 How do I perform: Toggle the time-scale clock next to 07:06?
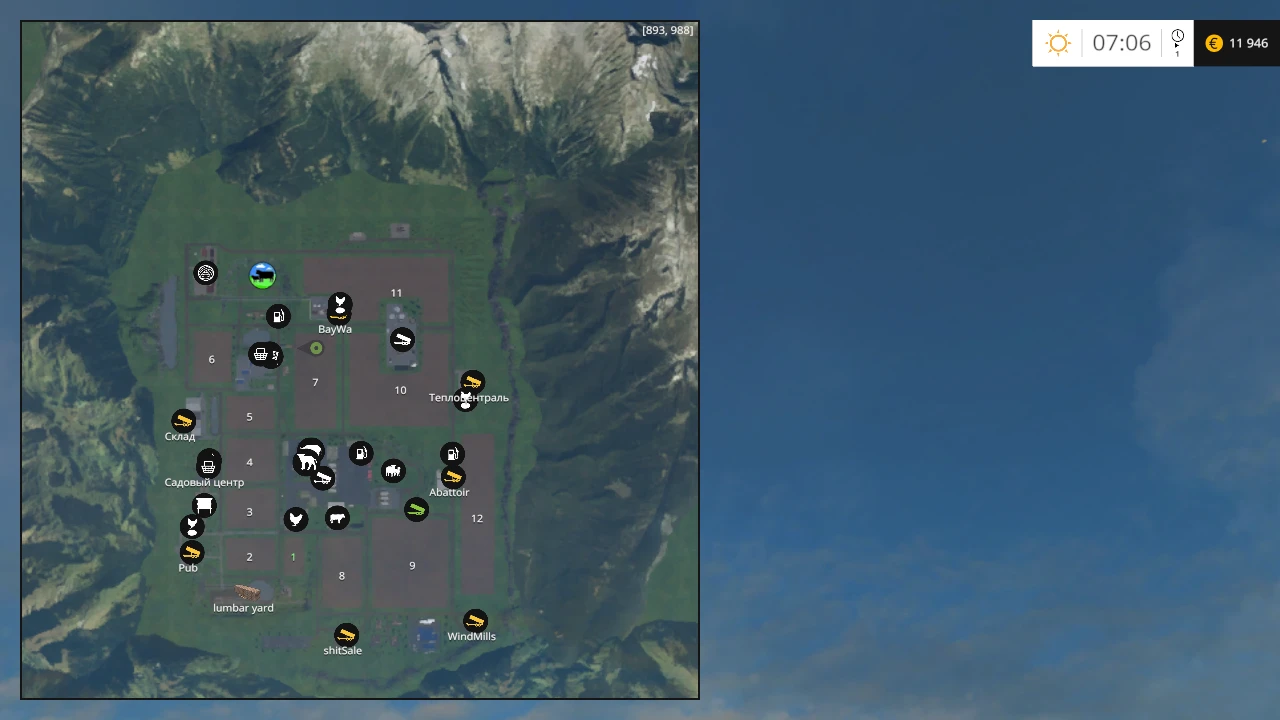(x=1178, y=40)
